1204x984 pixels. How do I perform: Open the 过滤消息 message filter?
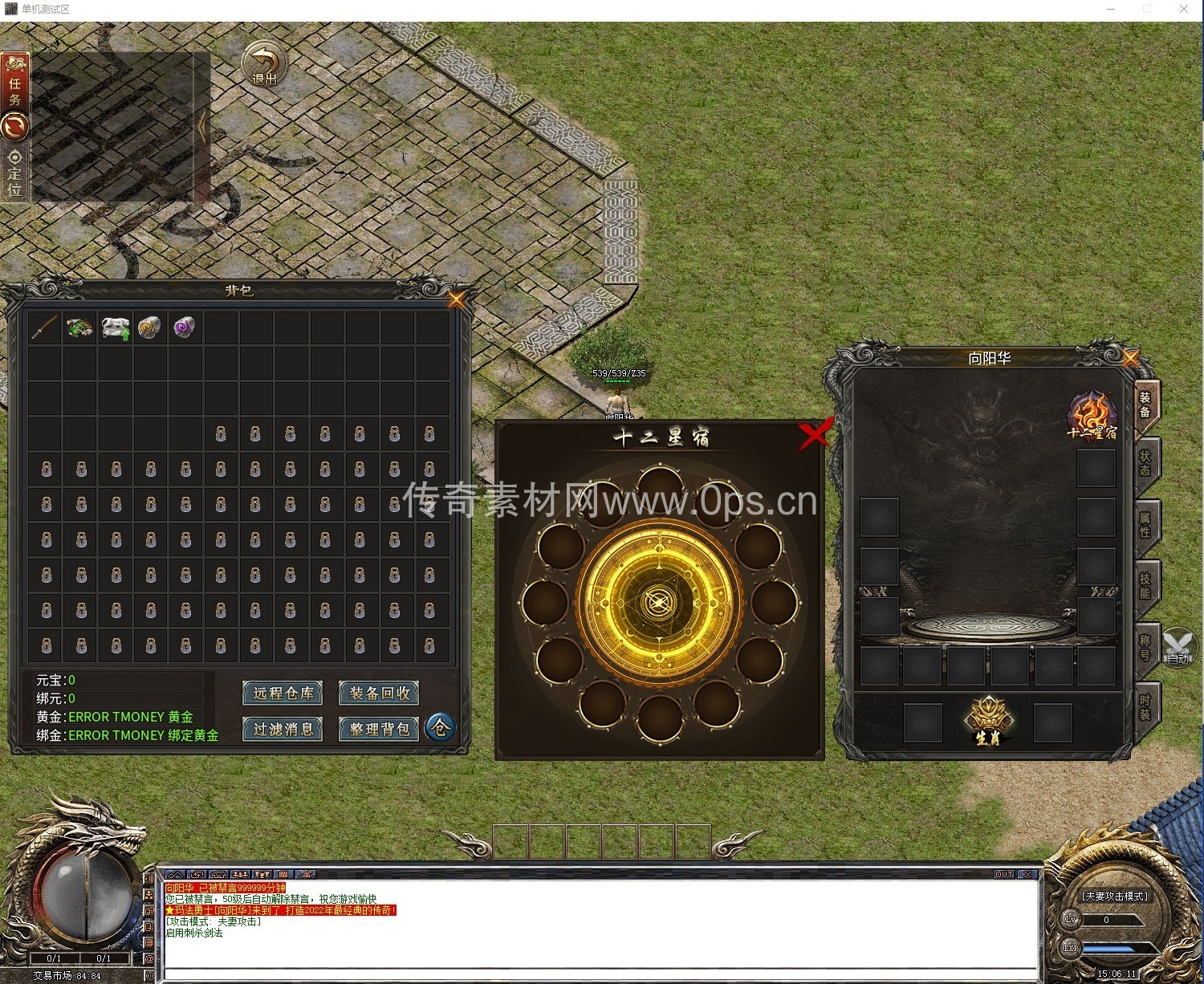(283, 729)
